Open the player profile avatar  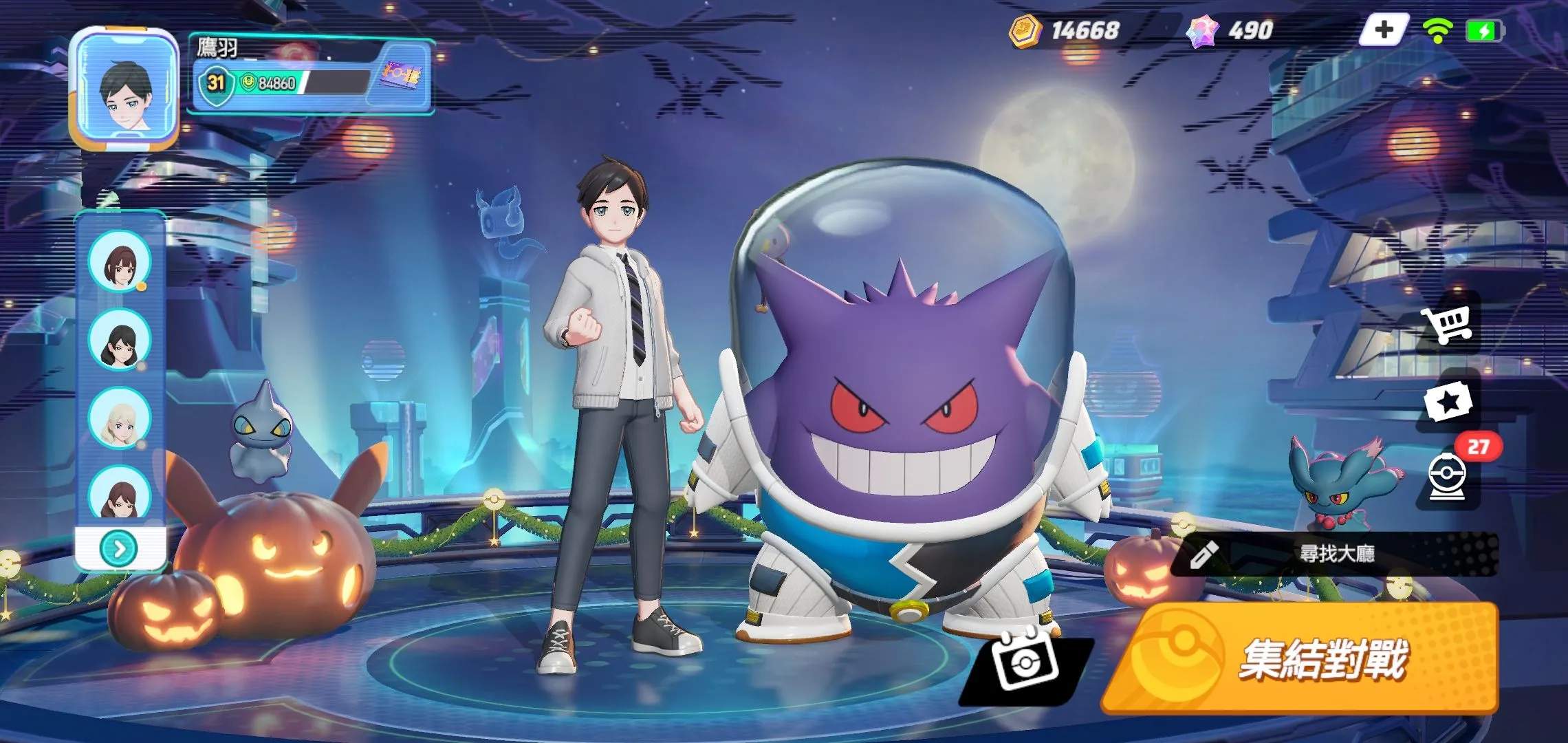tap(124, 88)
